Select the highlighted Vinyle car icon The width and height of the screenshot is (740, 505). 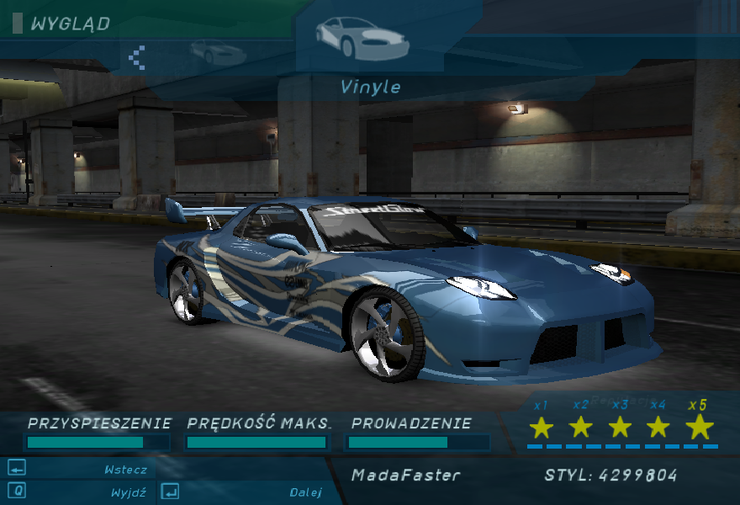click(x=361, y=38)
